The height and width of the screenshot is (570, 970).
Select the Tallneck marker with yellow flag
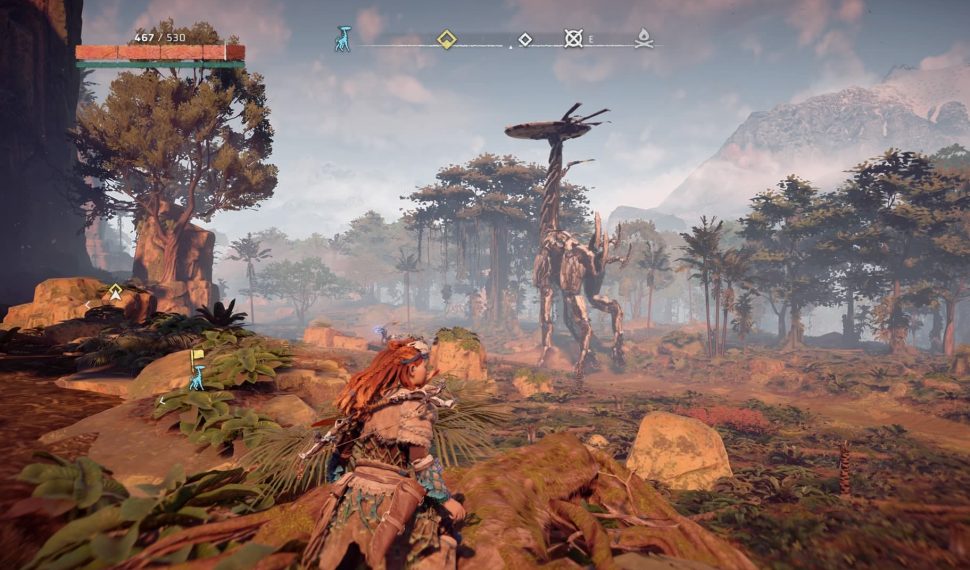[197, 372]
